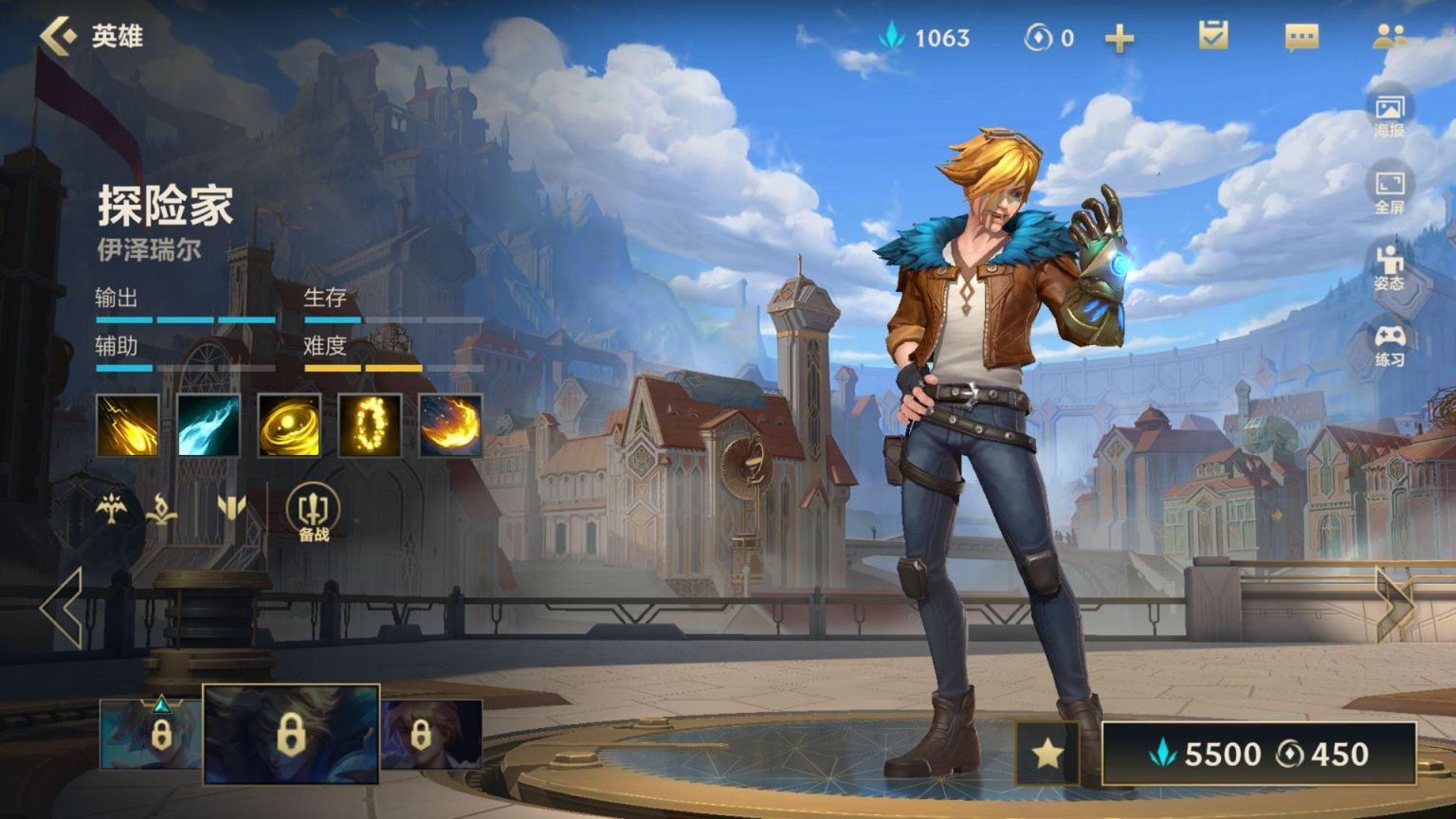Add more currency with the plus button
Viewport: 1456px width, 819px height.
(x=1119, y=38)
